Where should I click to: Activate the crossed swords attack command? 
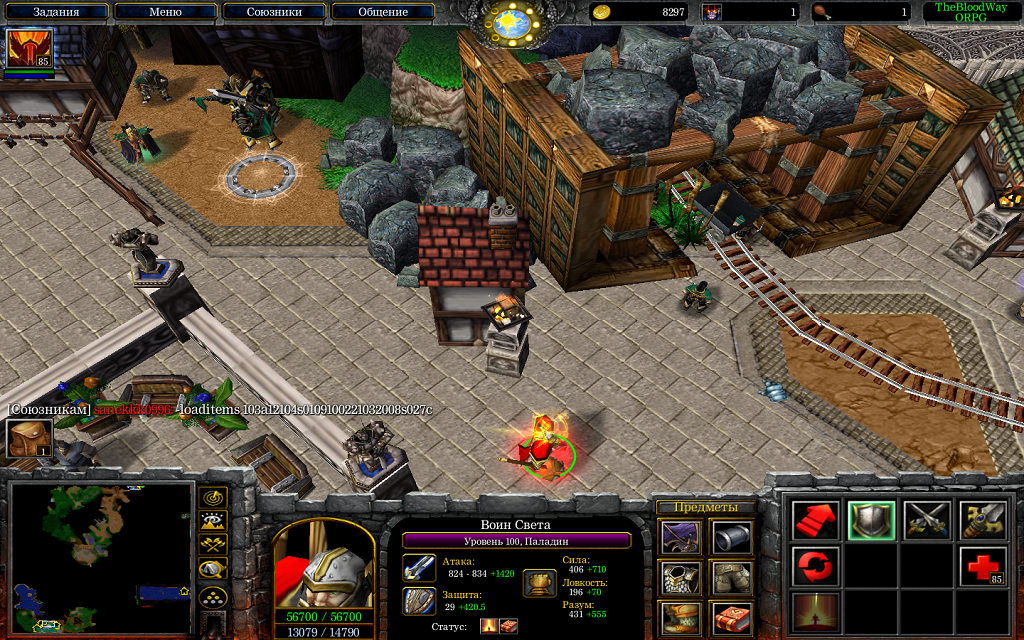point(927,520)
